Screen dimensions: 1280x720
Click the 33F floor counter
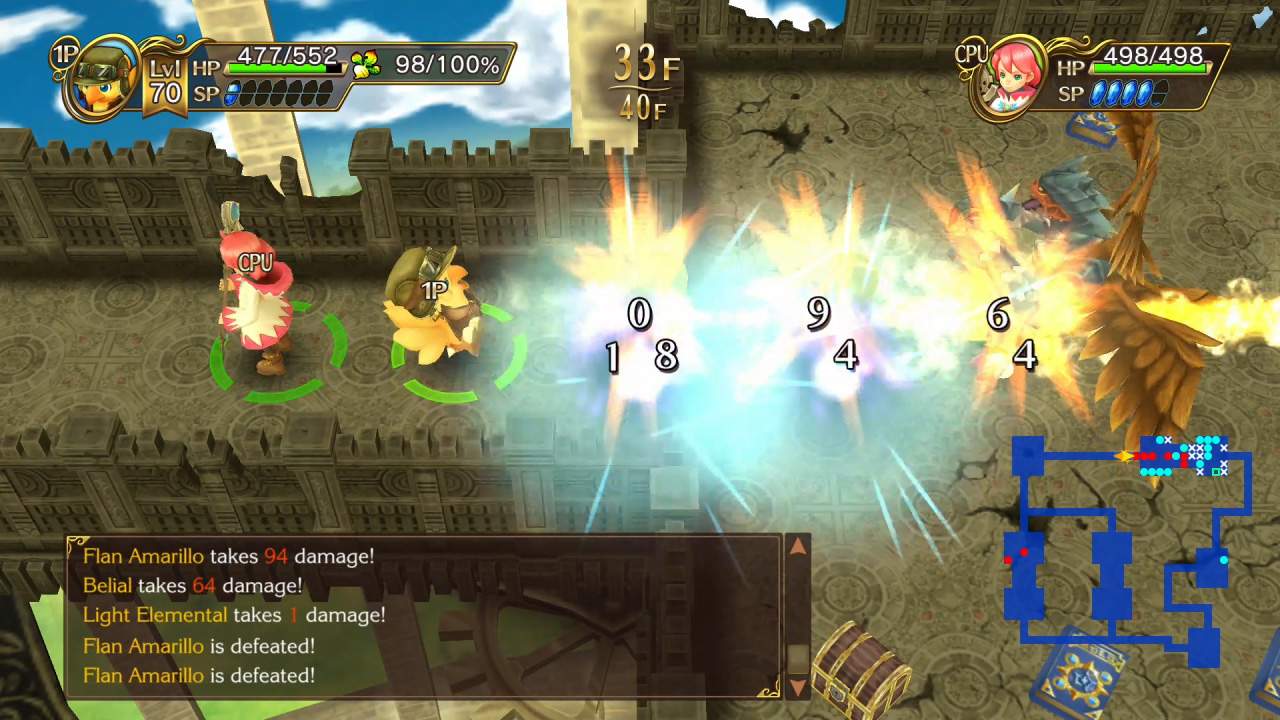pos(645,63)
